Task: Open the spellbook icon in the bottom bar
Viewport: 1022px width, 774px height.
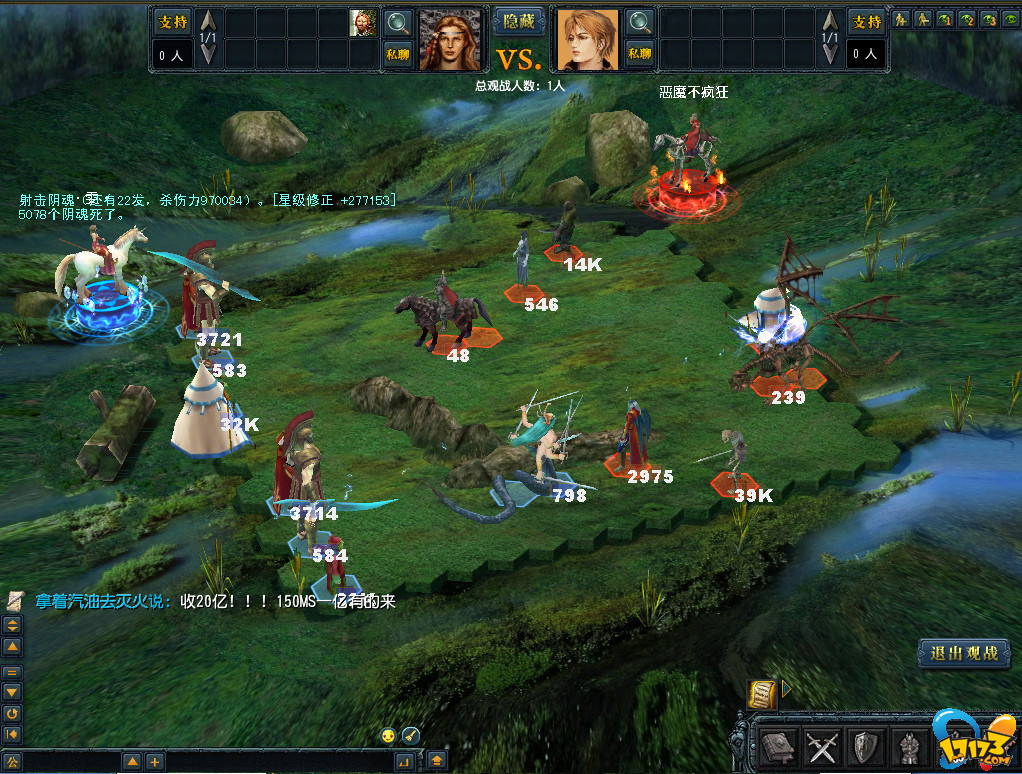Action: (x=779, y=745)
